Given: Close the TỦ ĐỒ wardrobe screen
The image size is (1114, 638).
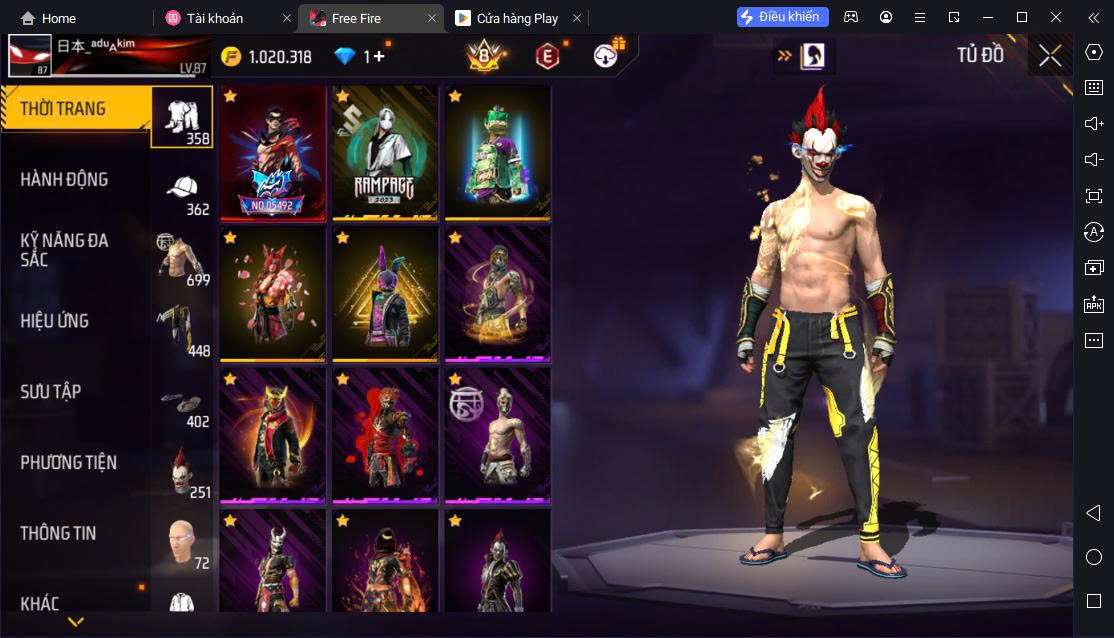Looking at the screenshot, I should click(x=1050, y=56).
